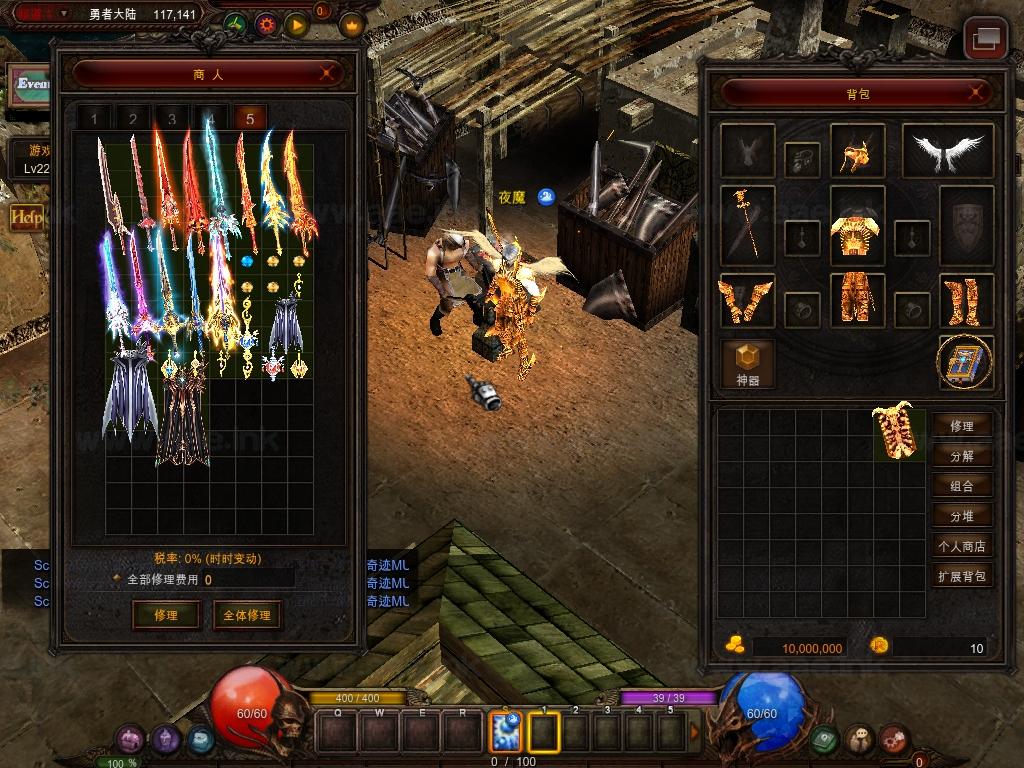Screen dimensions: 1024x768
Task: Click the 分堆 split-stack button
Action: pyautogui.click(x=962, y=516)
